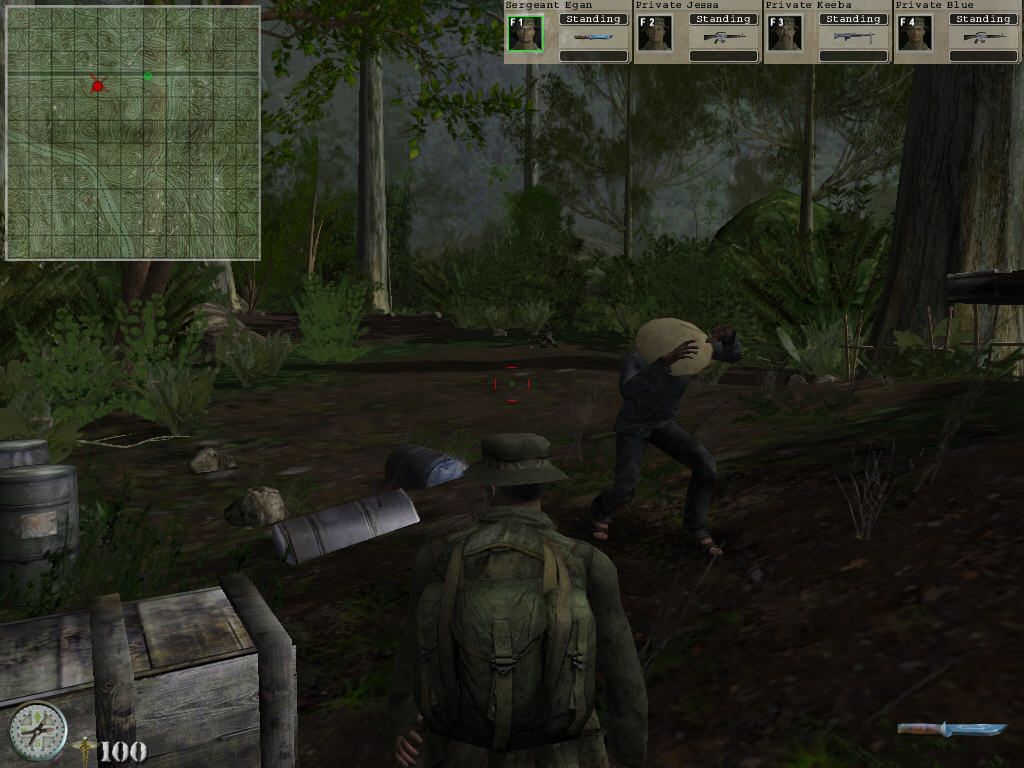Pick Private Blue's portrait
The image size is (1024, 768).
914,34
